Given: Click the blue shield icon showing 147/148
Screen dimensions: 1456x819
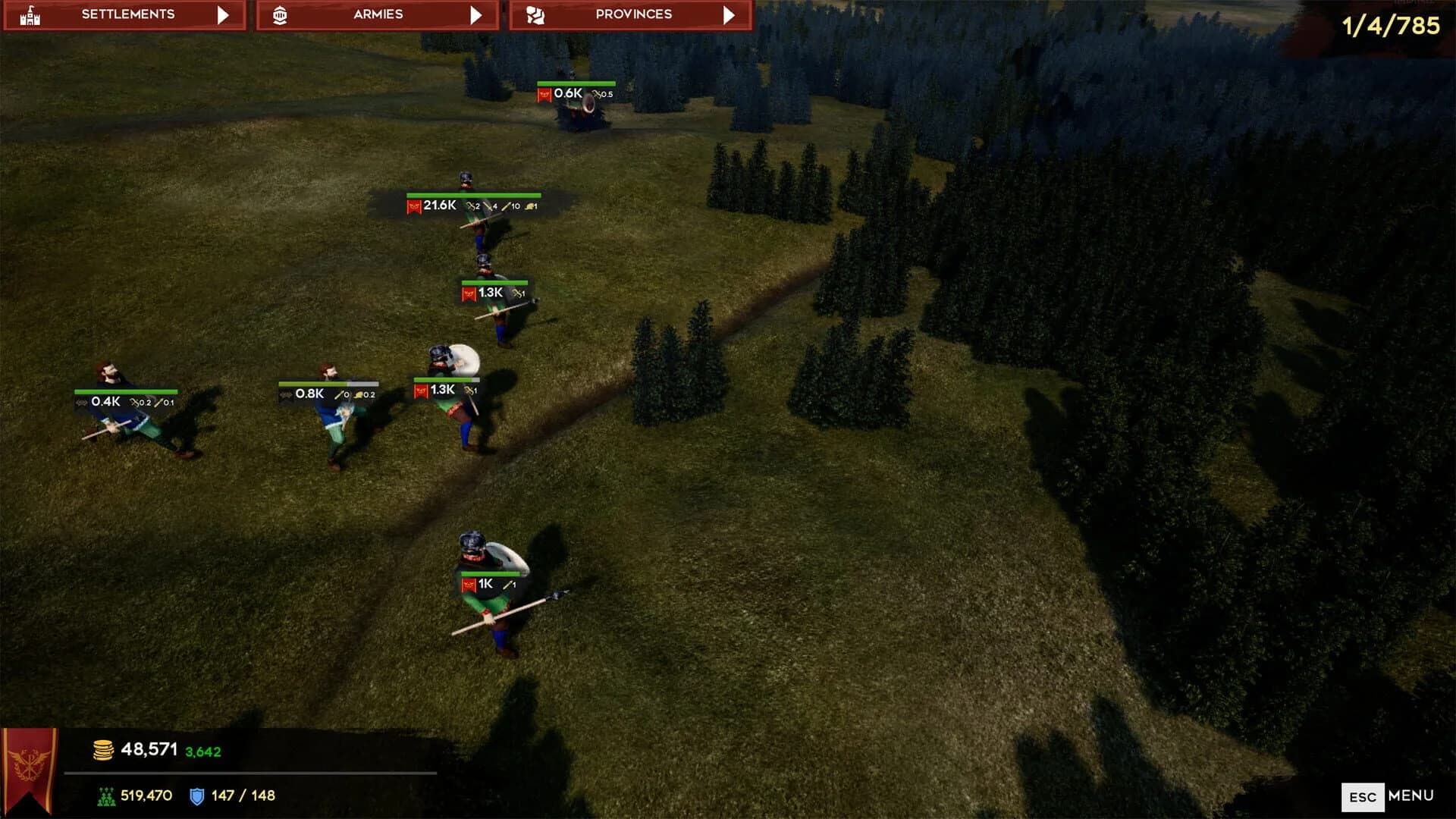Looking at the screenshot, I should point(196,795).
